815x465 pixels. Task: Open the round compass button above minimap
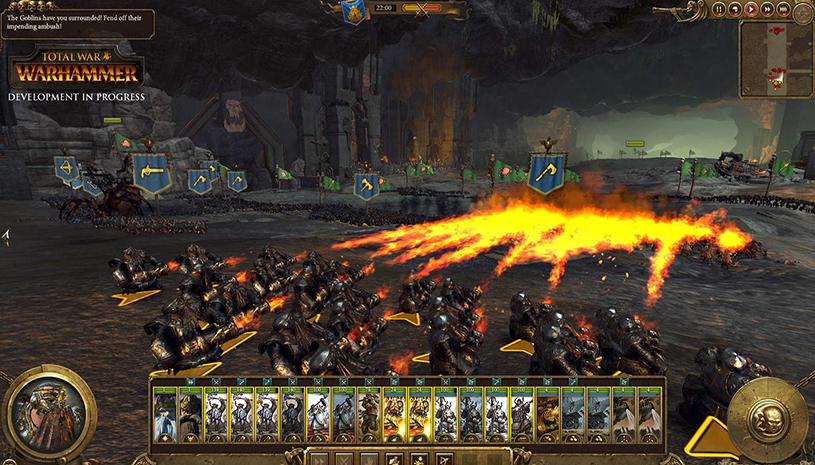[x=800, y=11]
